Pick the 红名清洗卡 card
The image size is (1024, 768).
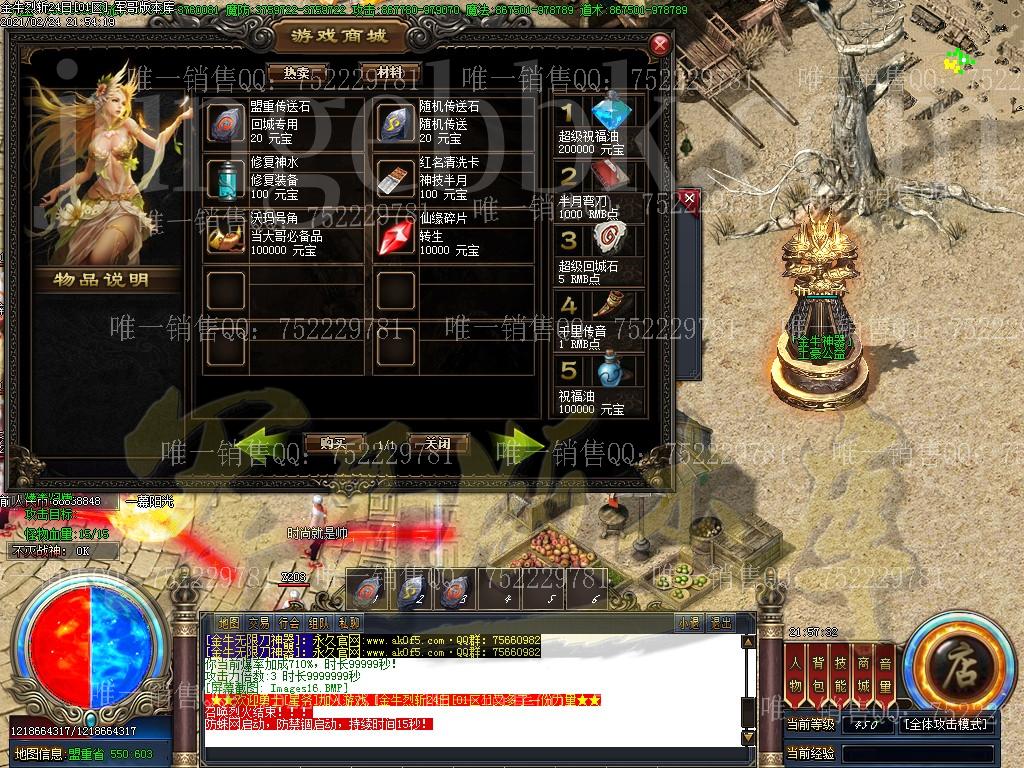[x=395, y=180]
